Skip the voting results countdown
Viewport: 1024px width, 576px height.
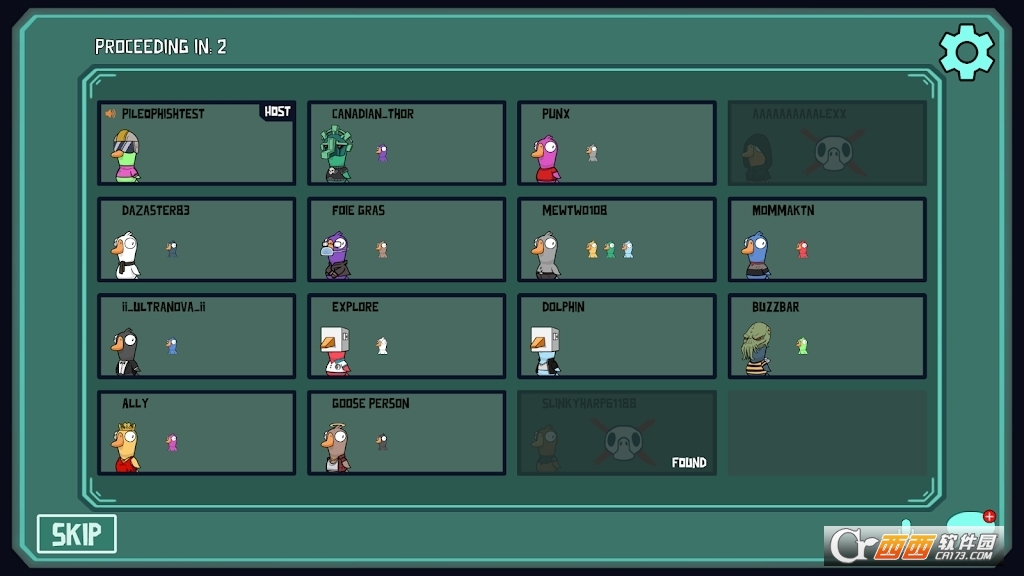(77, 534)
